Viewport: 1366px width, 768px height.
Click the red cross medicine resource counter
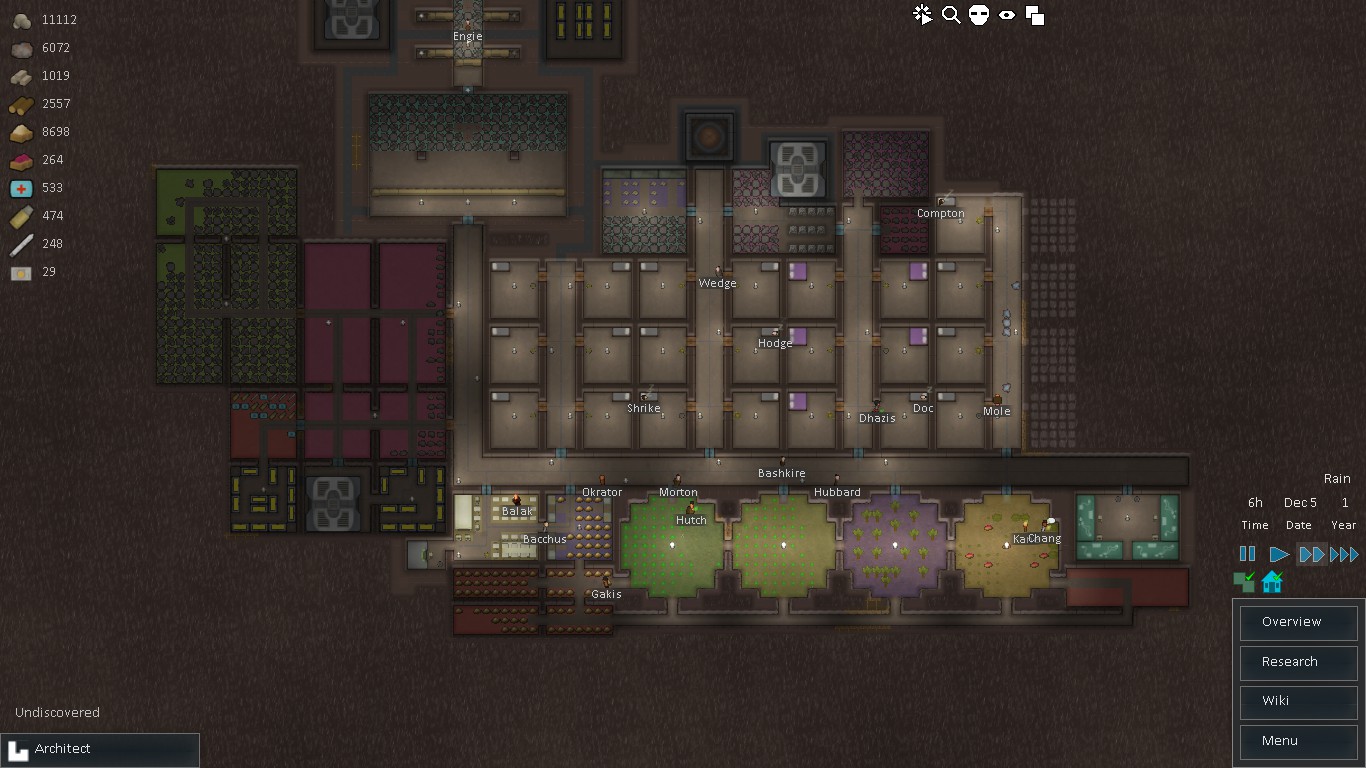[20, 188]
